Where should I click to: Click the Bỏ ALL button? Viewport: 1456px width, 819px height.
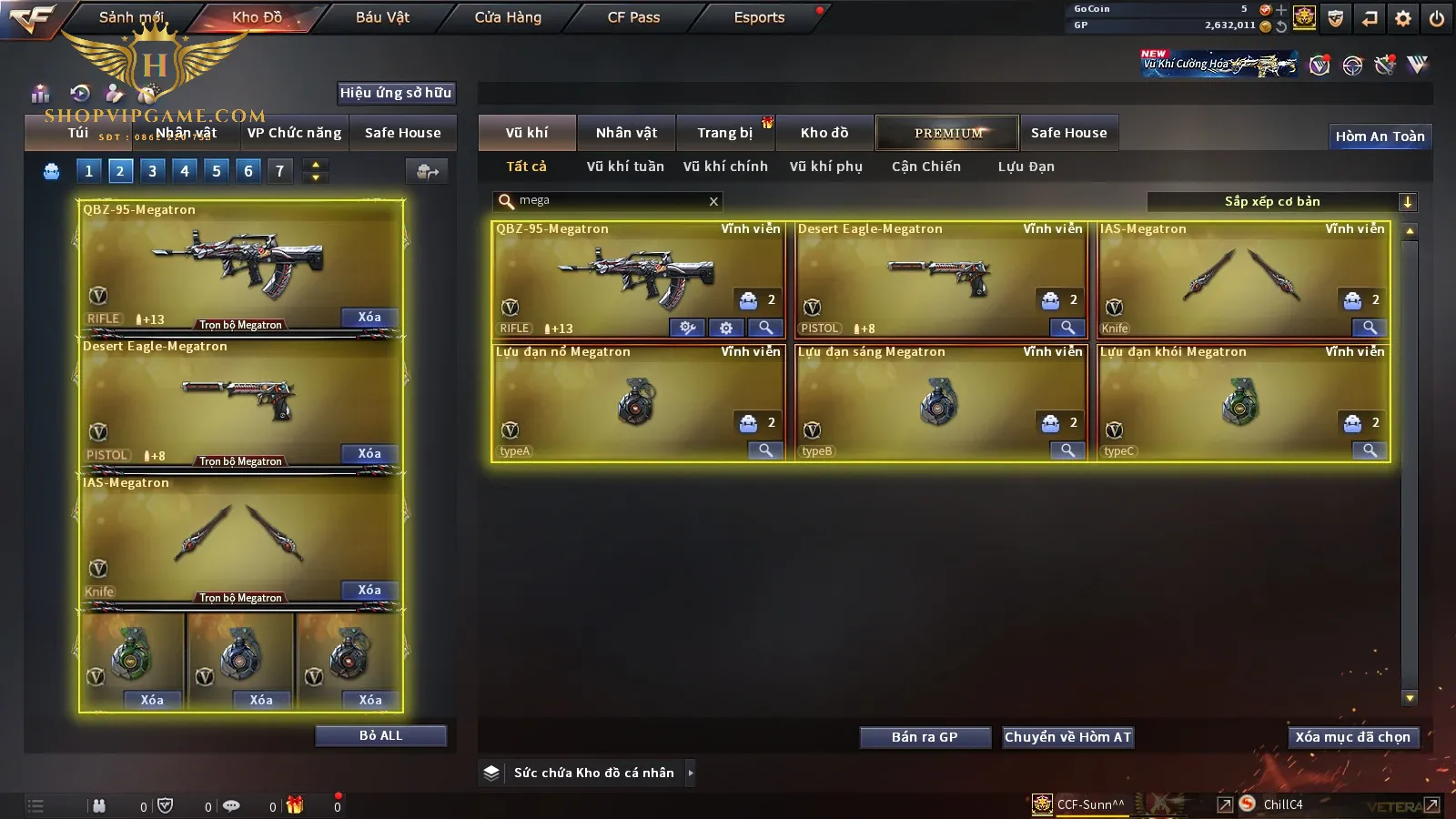point(380,736)
